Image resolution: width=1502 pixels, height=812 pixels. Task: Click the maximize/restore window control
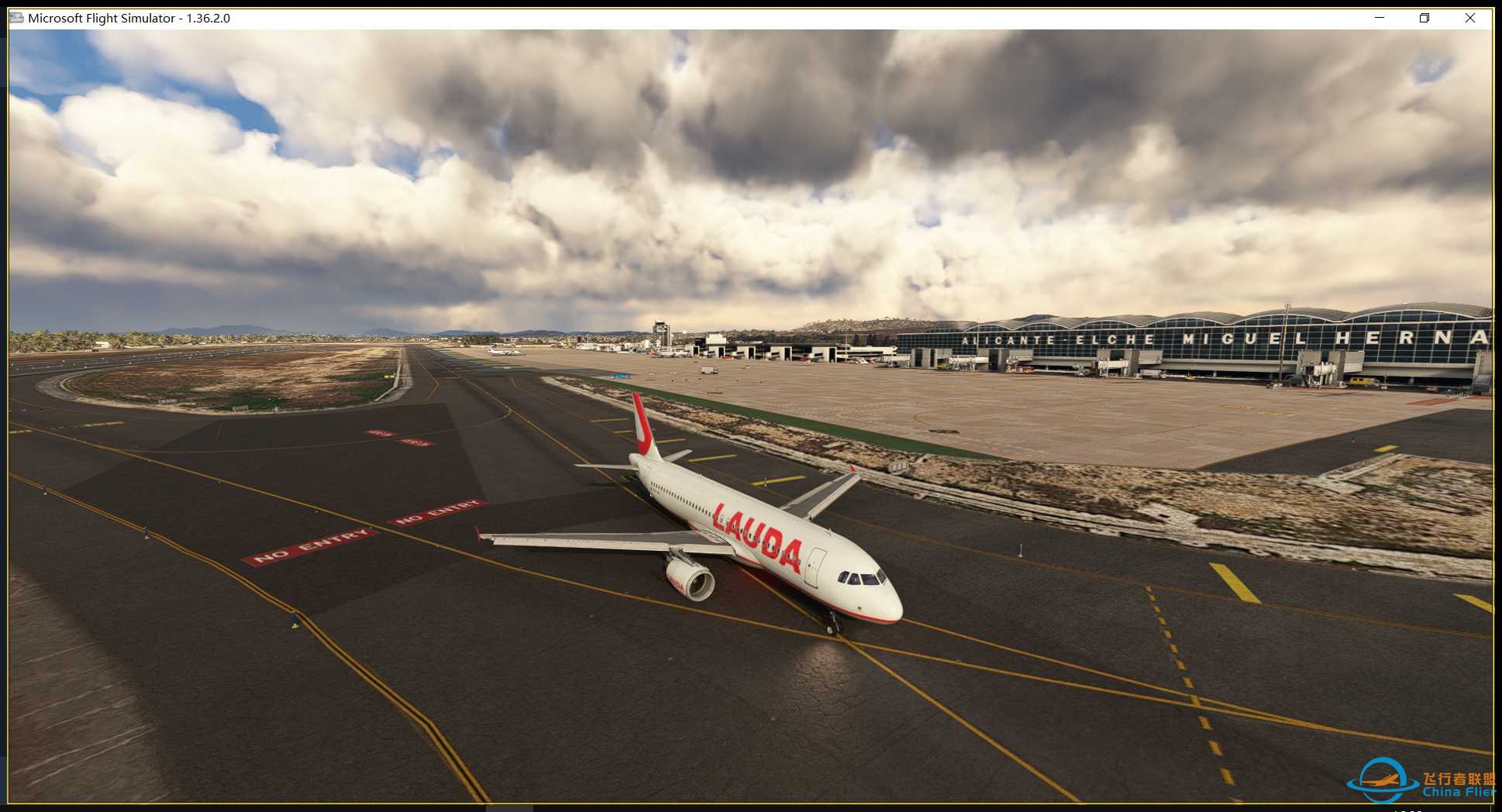pos(1424,17)
